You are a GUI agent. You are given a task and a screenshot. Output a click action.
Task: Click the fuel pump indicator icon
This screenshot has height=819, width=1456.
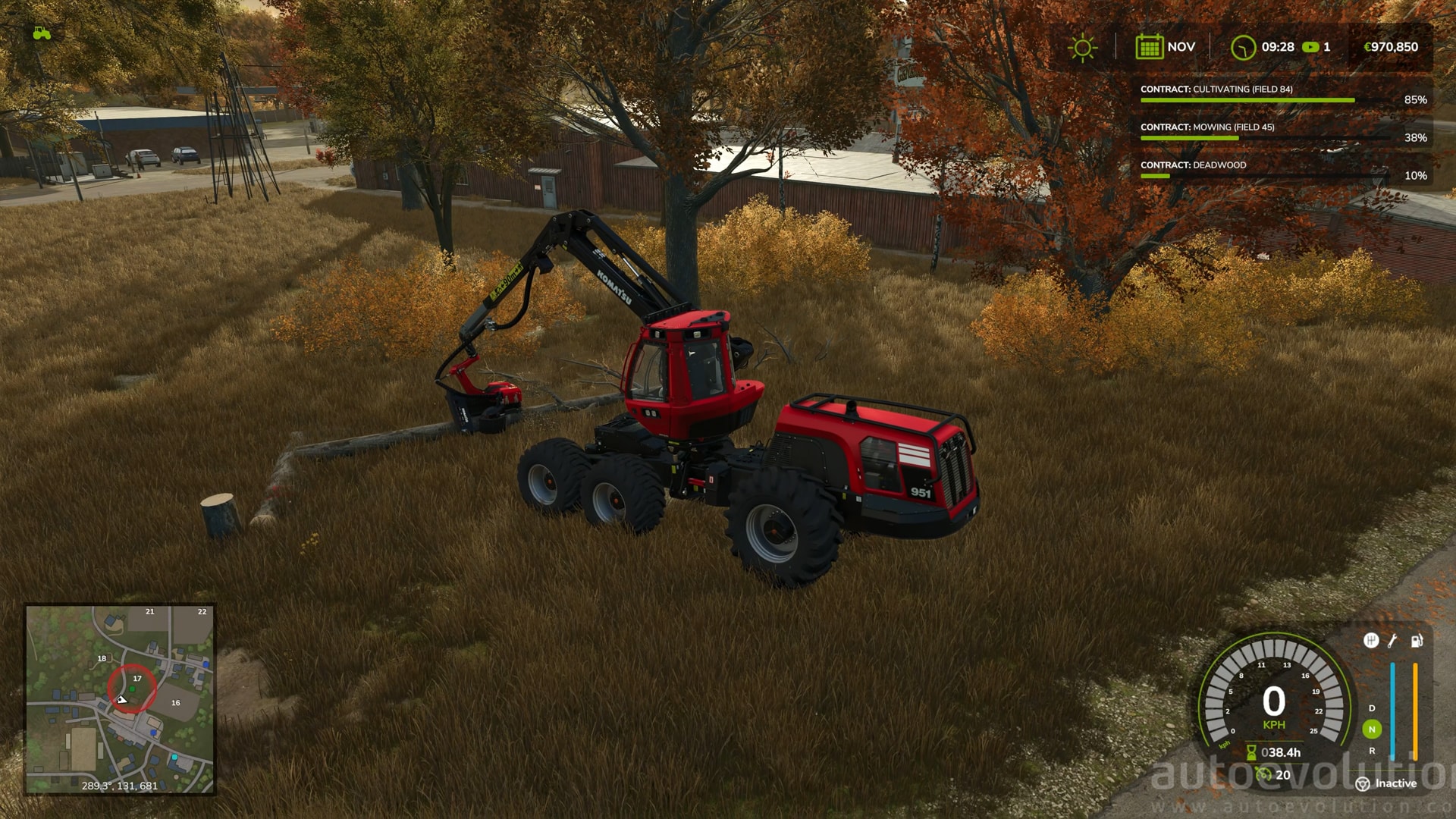[1417, 642]
